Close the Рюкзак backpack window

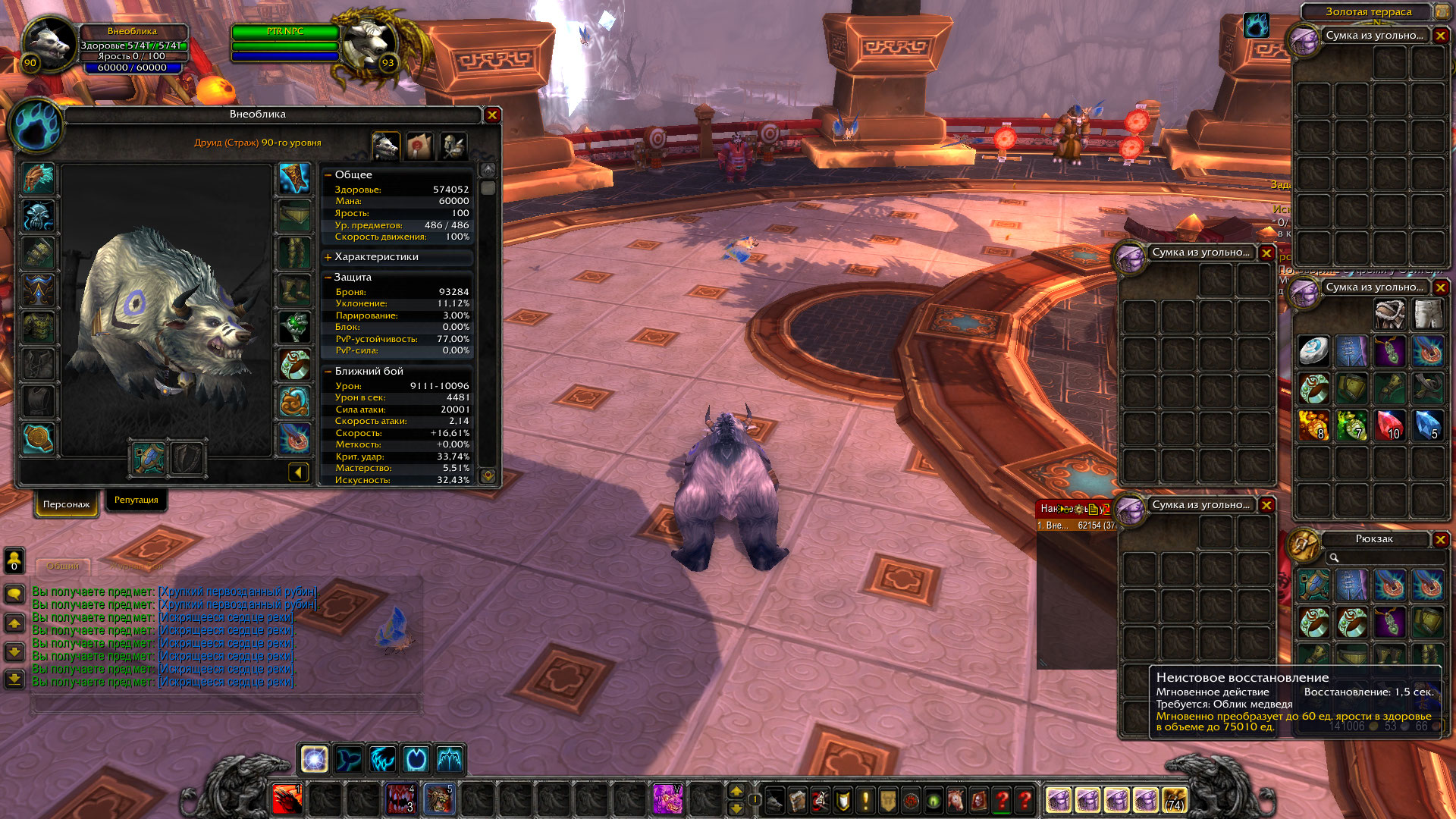coord(1440,539)
